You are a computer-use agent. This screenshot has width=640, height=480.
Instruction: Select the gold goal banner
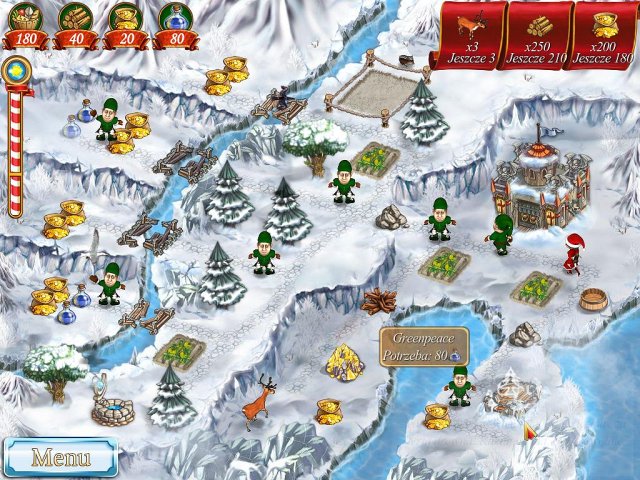click(605, 35)
